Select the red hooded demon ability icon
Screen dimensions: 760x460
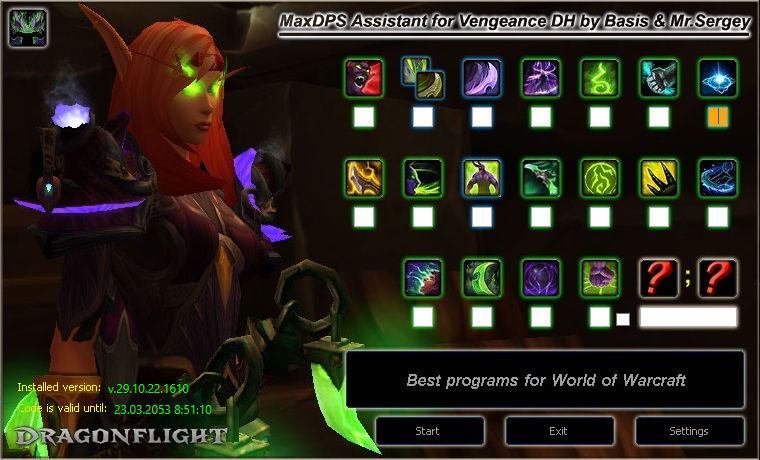point(363,78)
